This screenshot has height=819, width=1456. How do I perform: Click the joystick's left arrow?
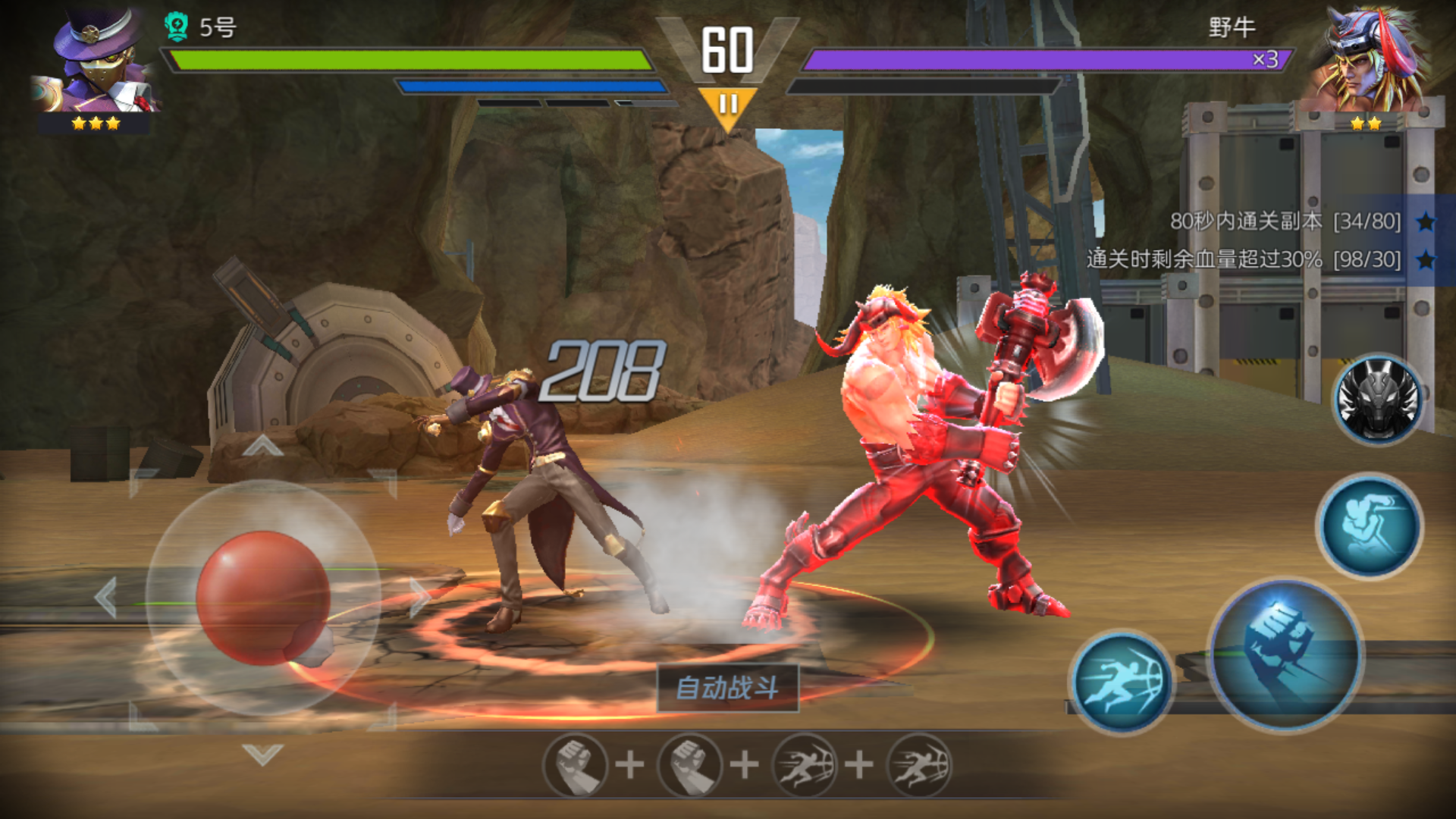pos(106,598)
